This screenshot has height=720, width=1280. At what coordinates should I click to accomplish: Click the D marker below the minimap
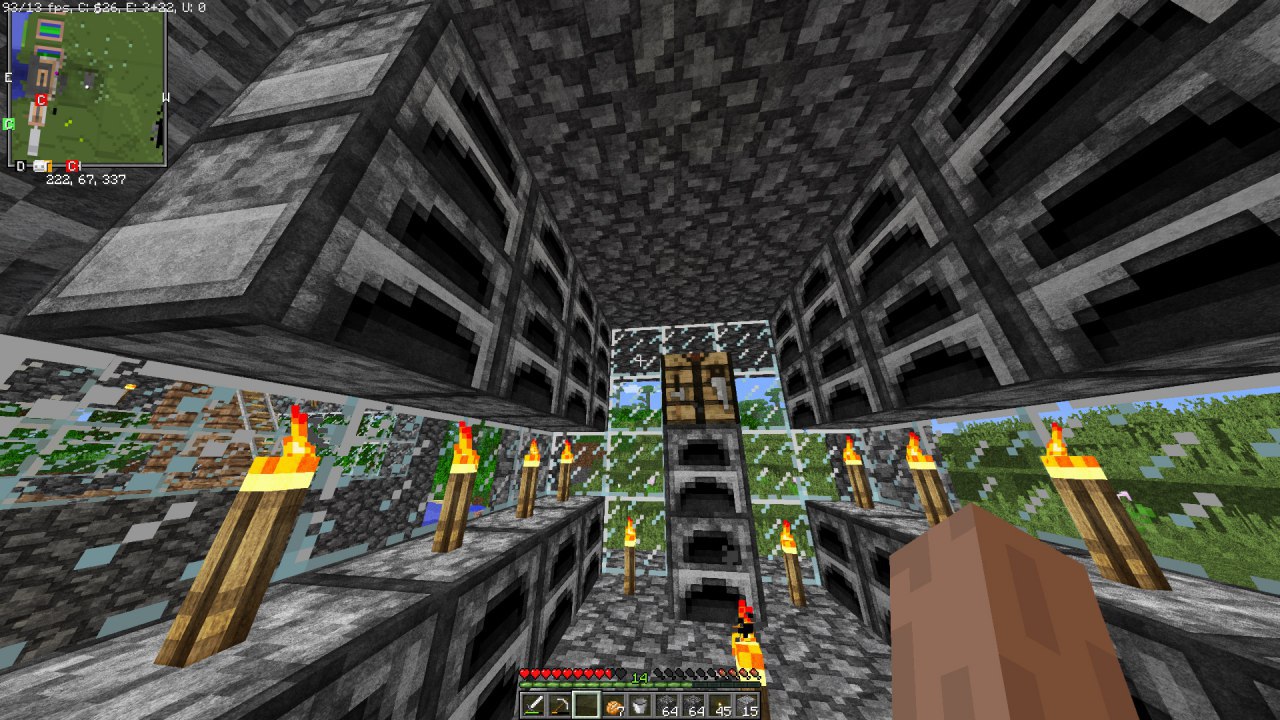(20, 166)
